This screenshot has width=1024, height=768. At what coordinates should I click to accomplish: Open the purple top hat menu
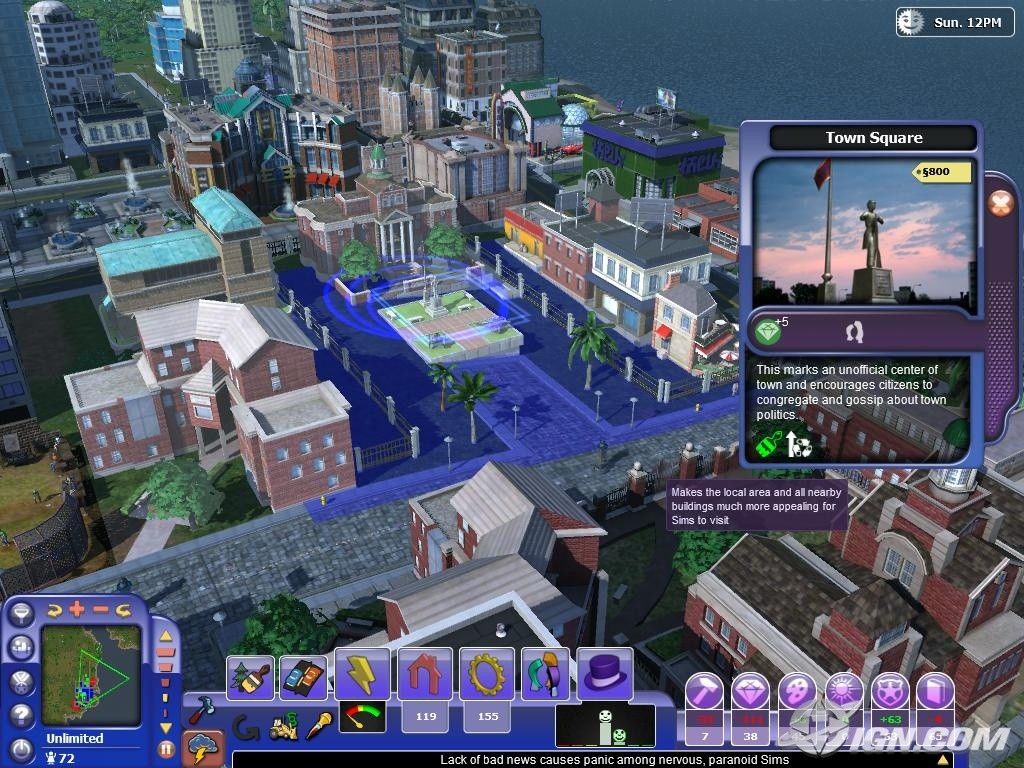pyautogui.click(x=604, y=675)
